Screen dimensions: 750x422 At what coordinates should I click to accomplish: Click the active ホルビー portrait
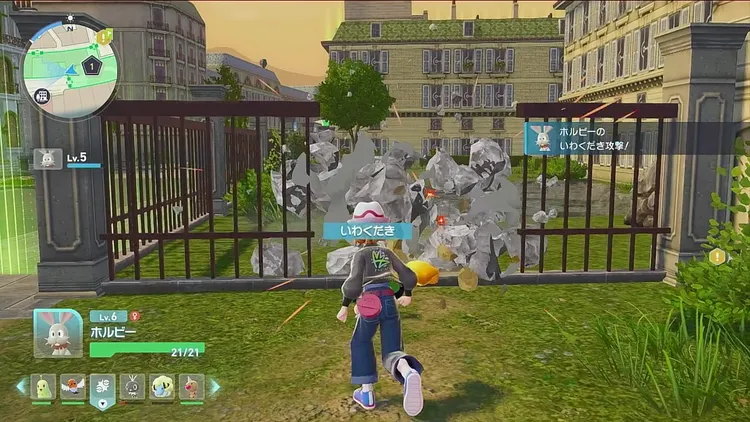tap(58, 333)
